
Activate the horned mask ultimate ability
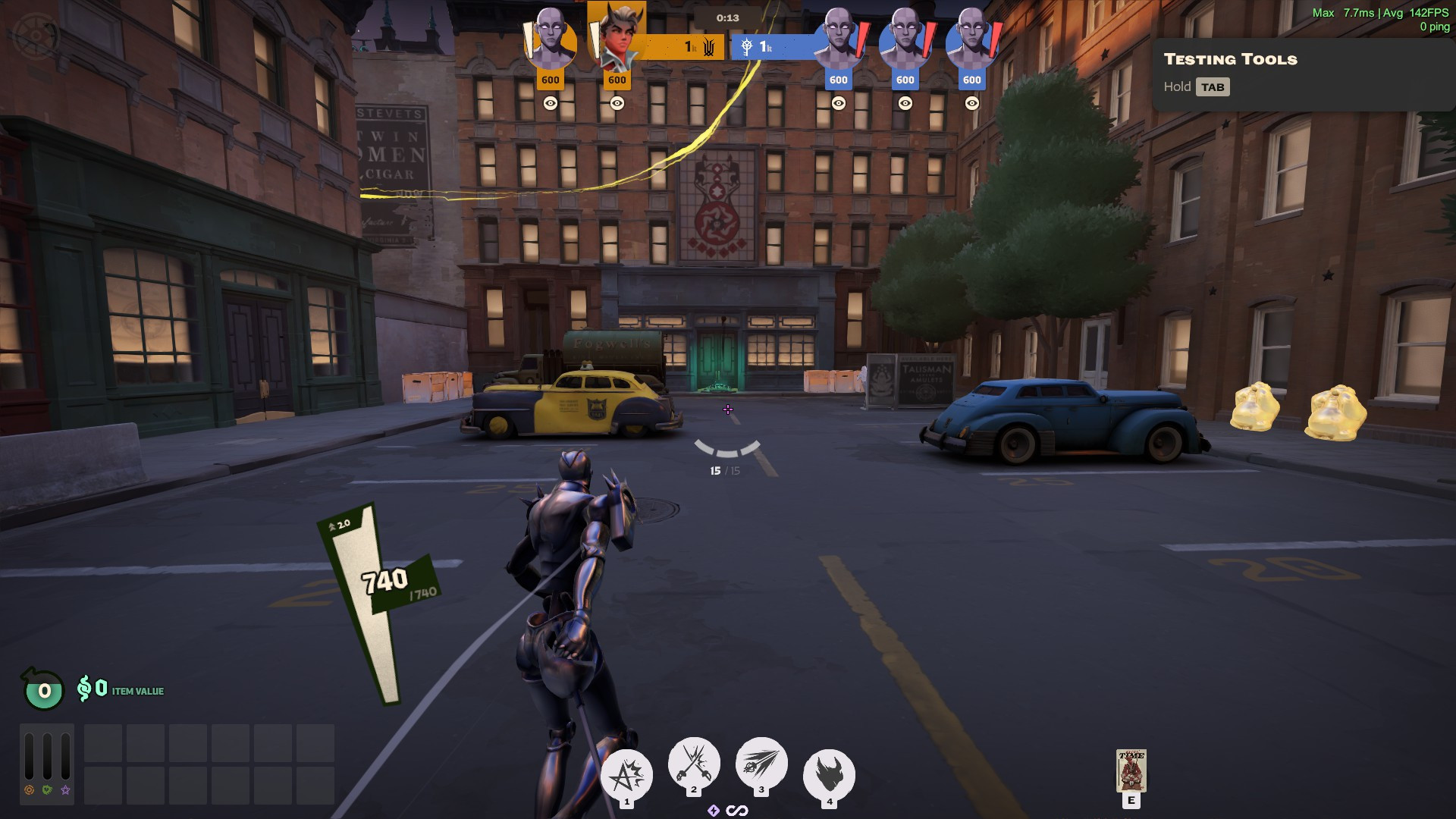coord(829,775)
